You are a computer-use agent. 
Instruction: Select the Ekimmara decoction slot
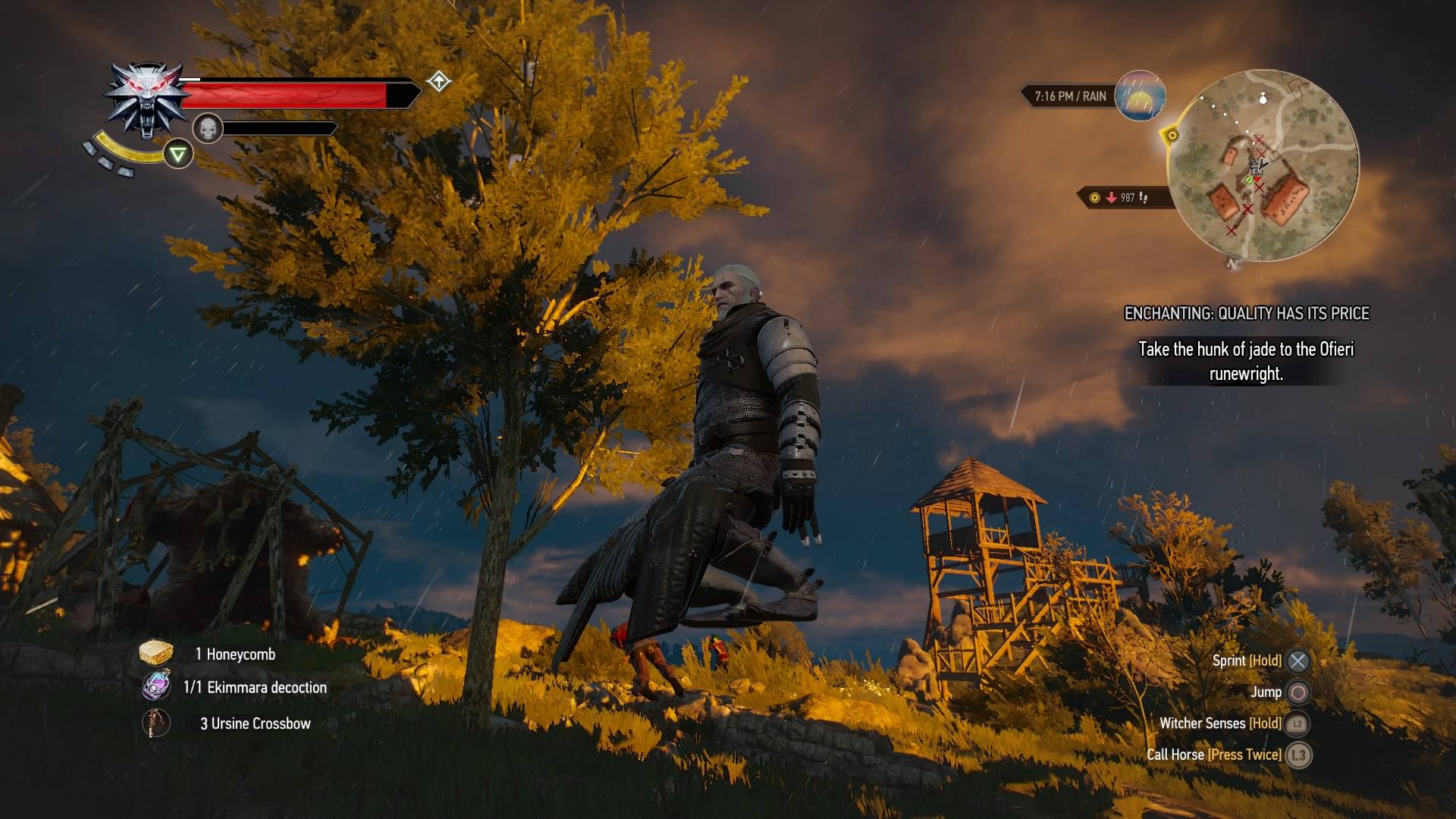pyautogui.click(x=156, y=686)
